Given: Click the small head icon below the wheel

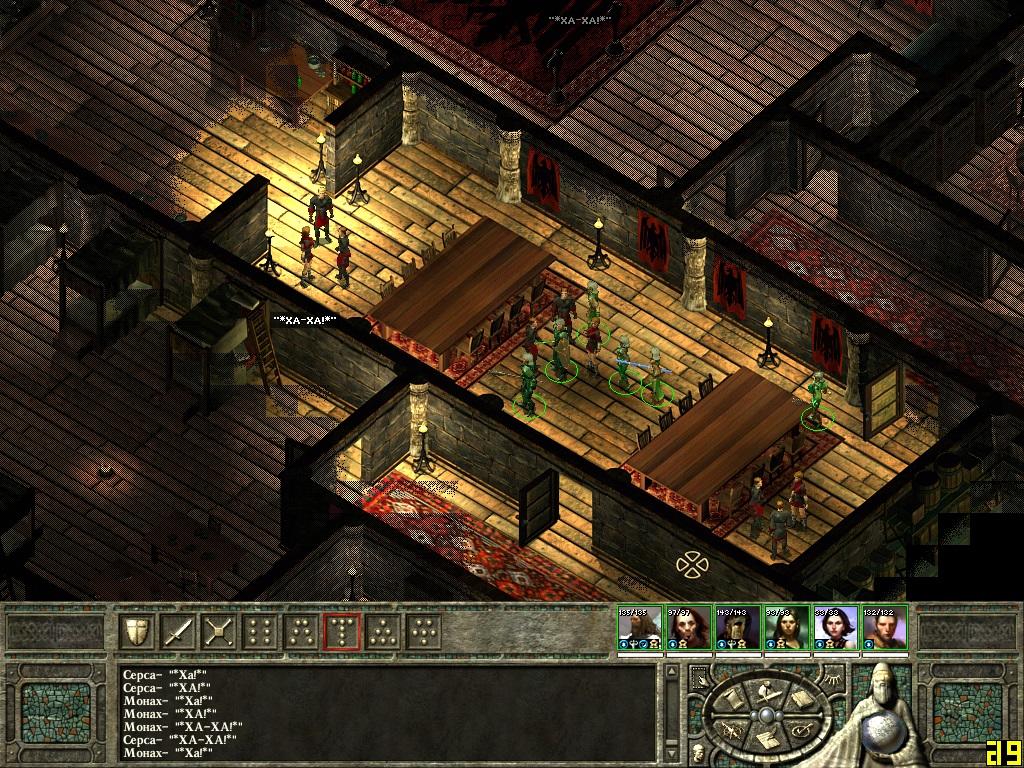Looking at the screenshot, I should coord(697,751).
